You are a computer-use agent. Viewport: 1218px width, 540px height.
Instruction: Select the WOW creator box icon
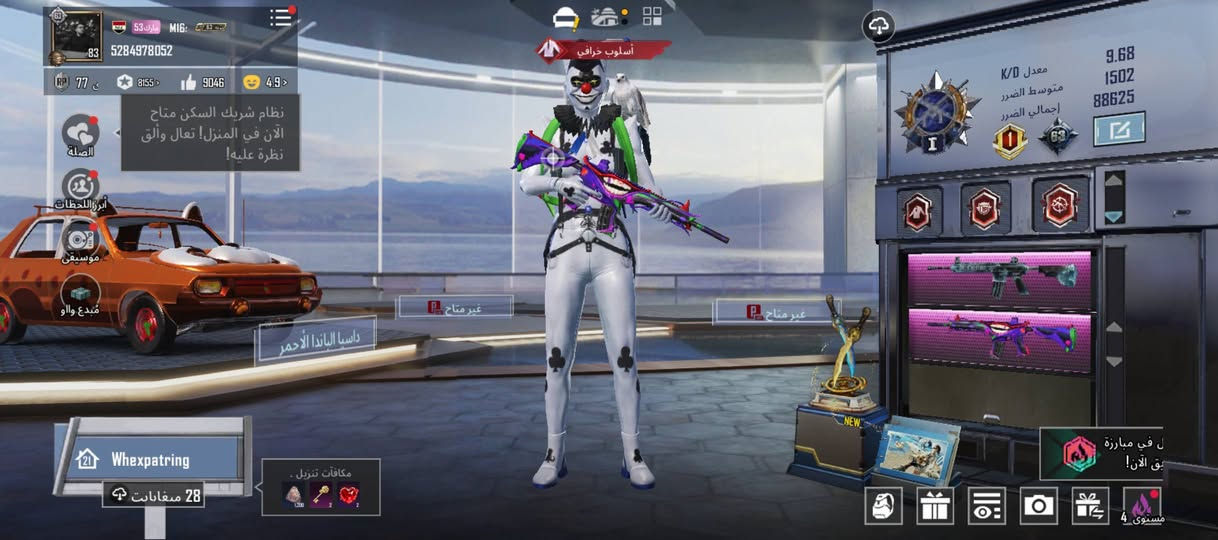click(x=80, y=294)
